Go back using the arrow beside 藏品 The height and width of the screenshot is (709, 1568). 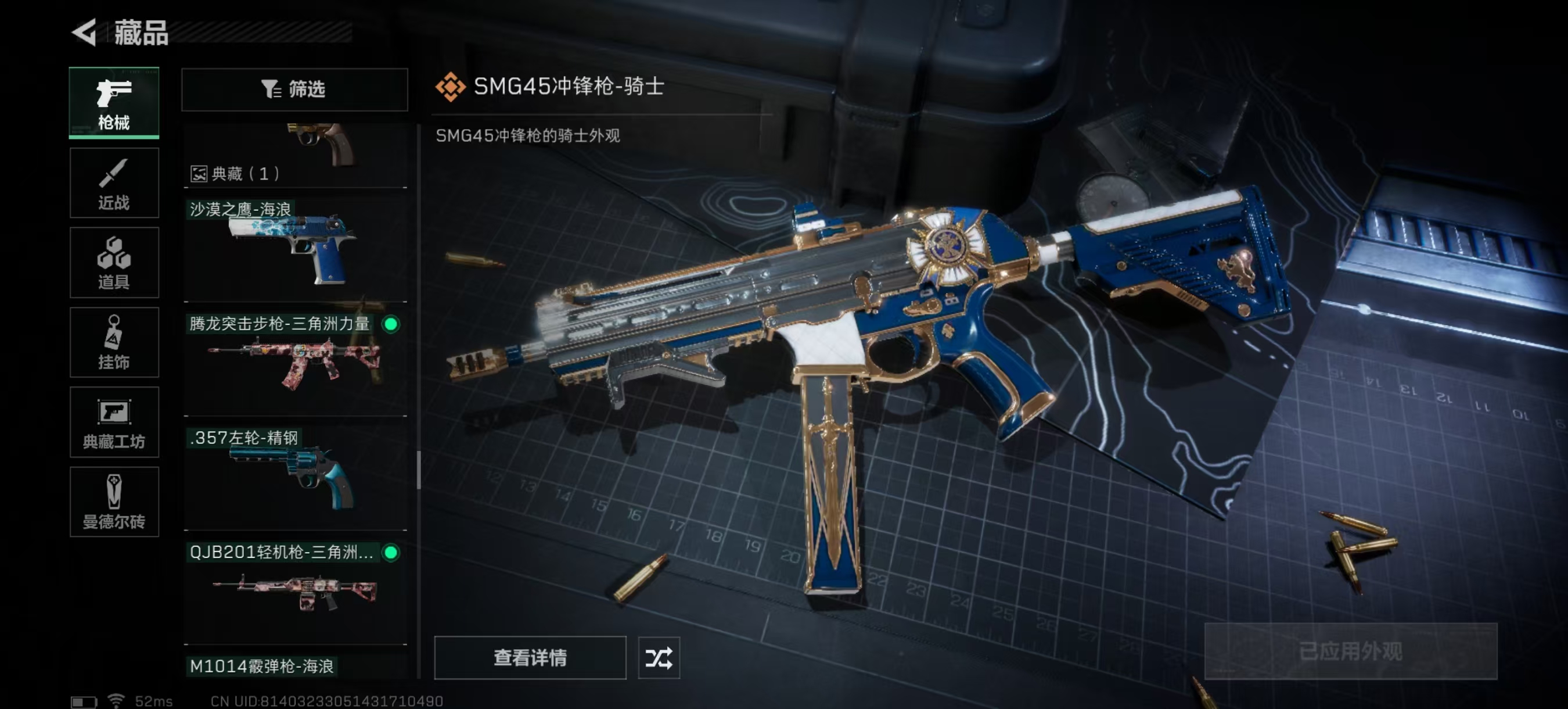click(85, 33)
